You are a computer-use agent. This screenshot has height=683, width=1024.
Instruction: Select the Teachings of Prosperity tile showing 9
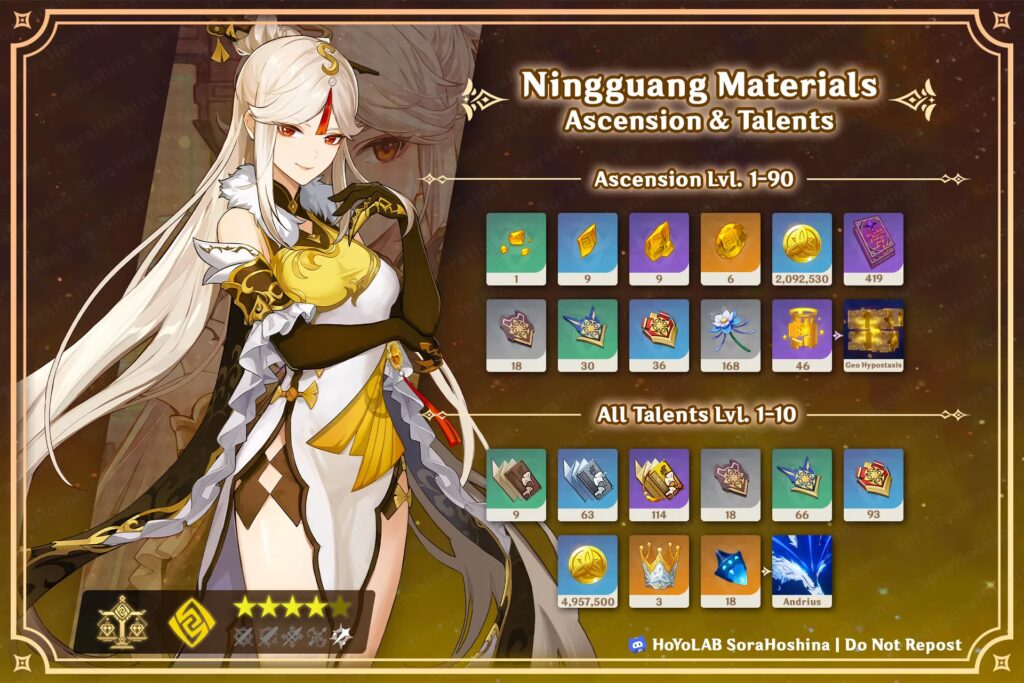pos(516,484)
